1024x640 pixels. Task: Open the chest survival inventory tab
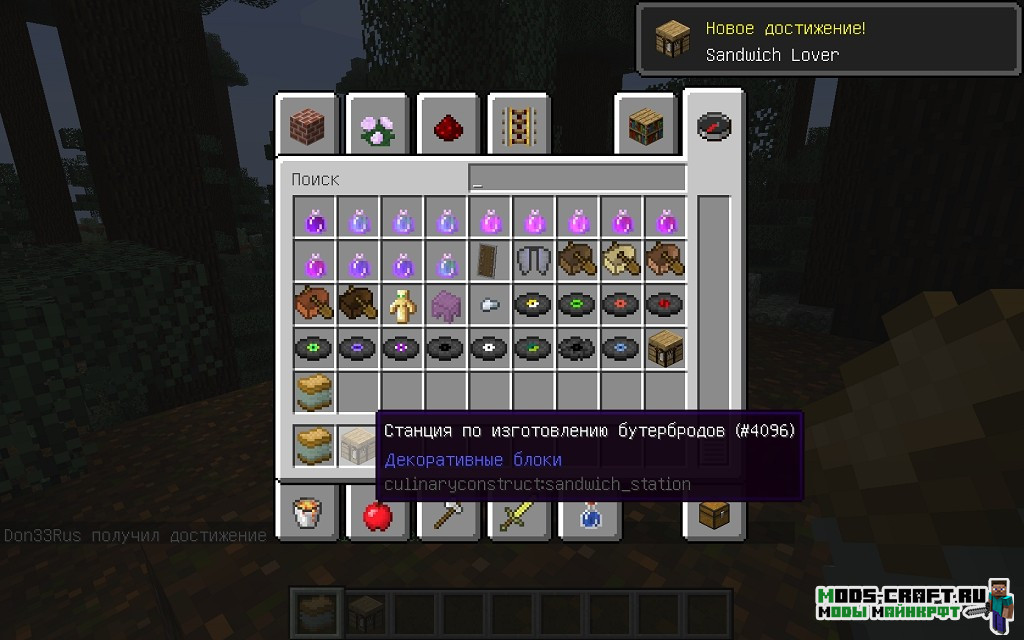coord(714,515)
